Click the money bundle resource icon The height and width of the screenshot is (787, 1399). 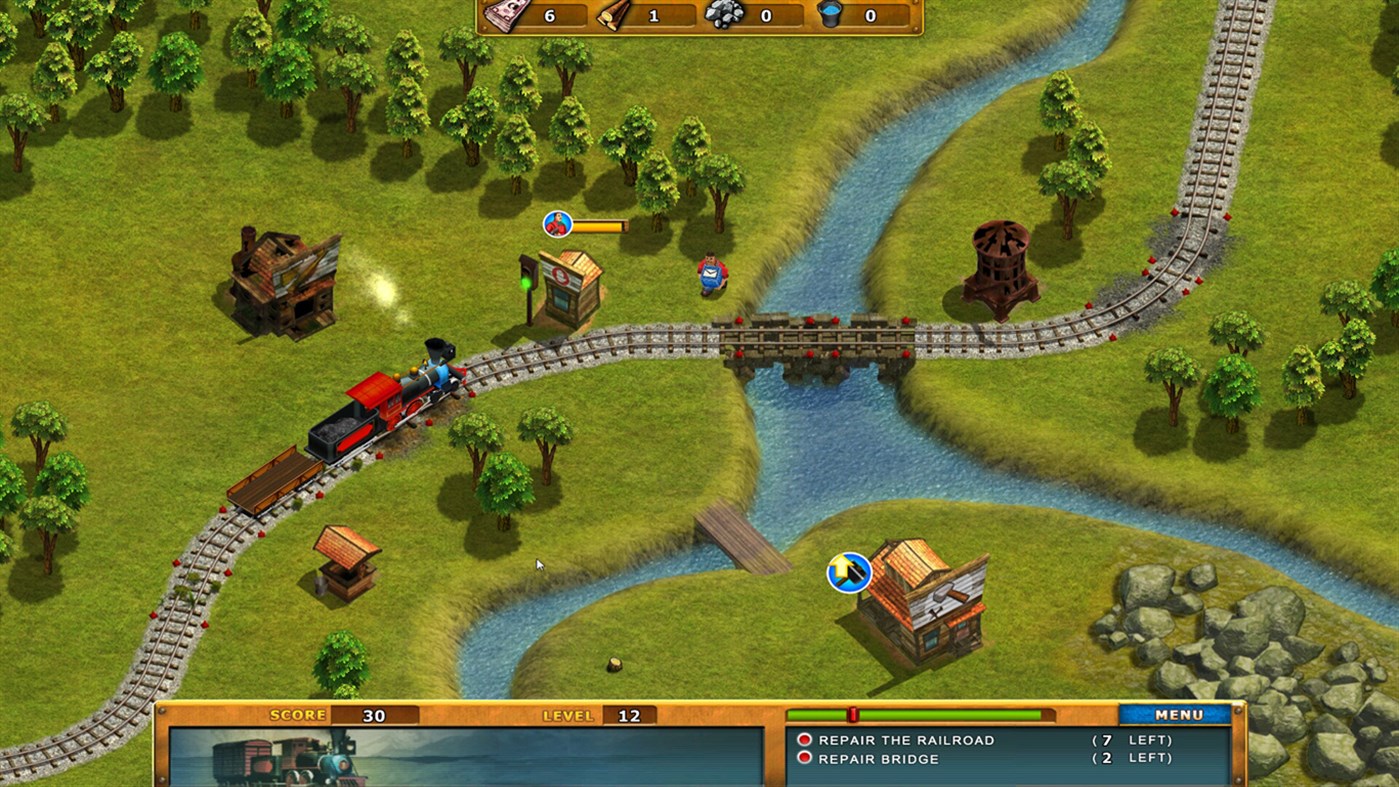click(506, 16)
